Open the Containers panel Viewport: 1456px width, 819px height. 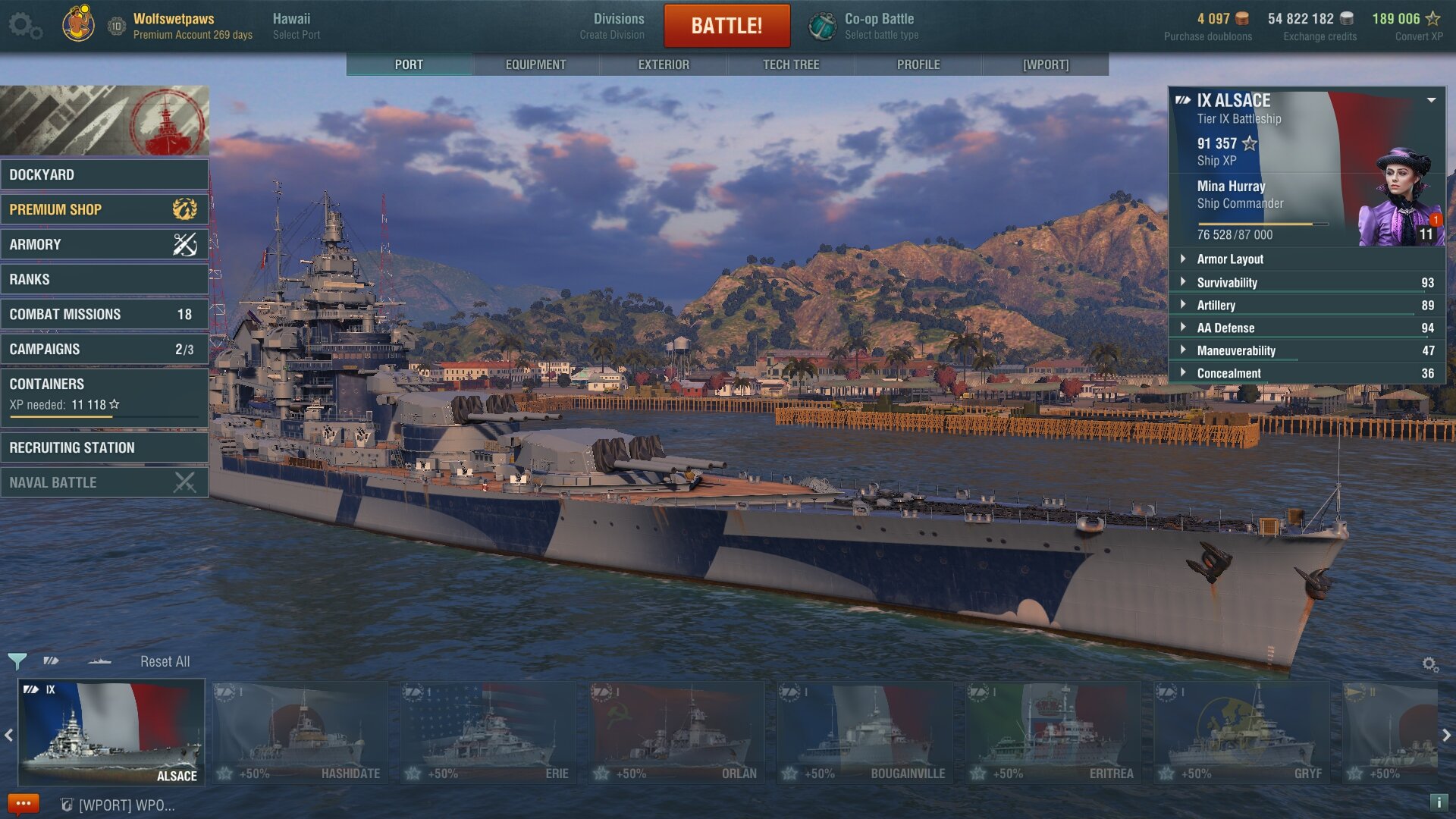tap(104, 393)
